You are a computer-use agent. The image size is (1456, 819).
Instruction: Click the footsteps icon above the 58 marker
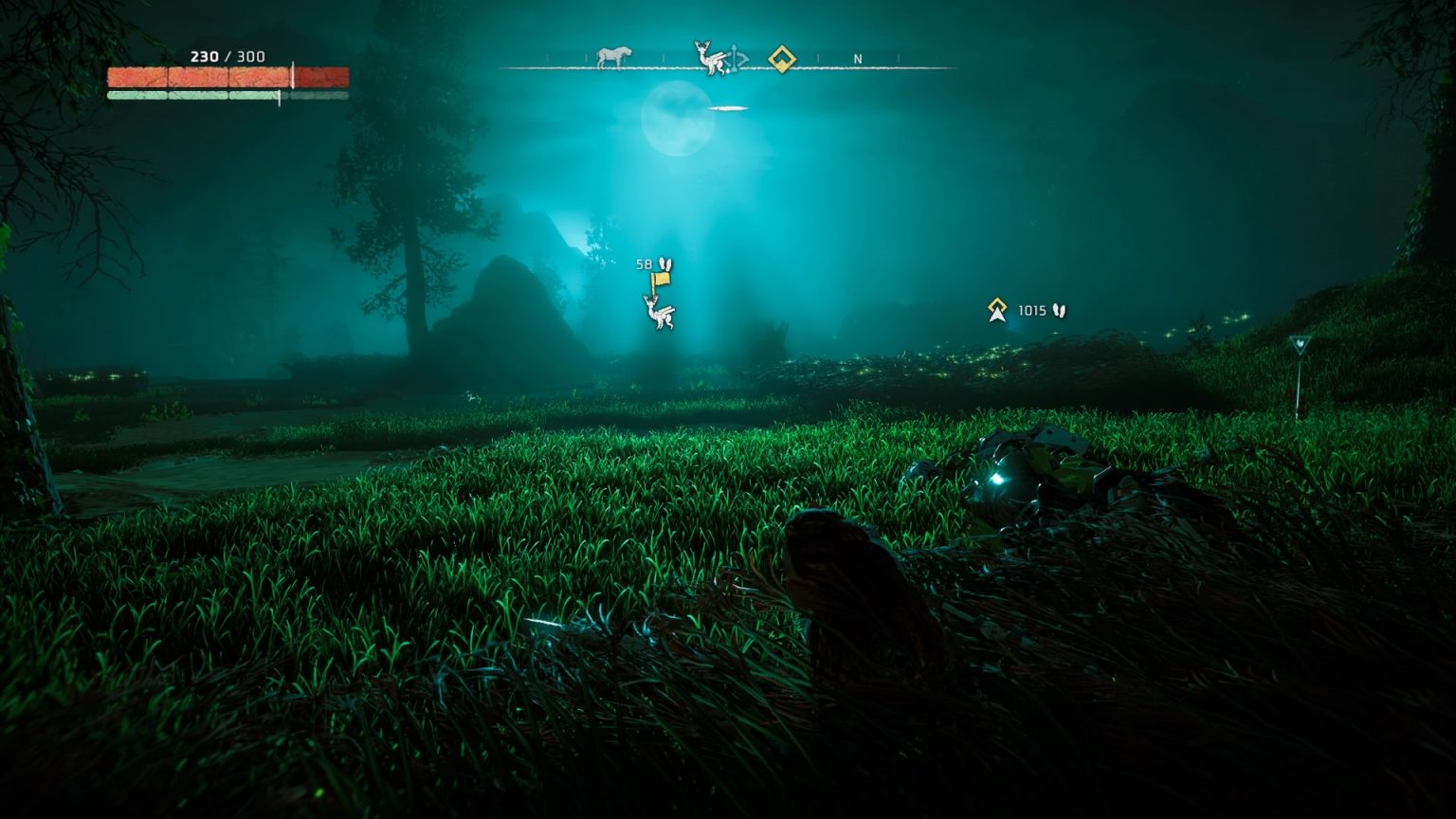[x=665, y=263]
